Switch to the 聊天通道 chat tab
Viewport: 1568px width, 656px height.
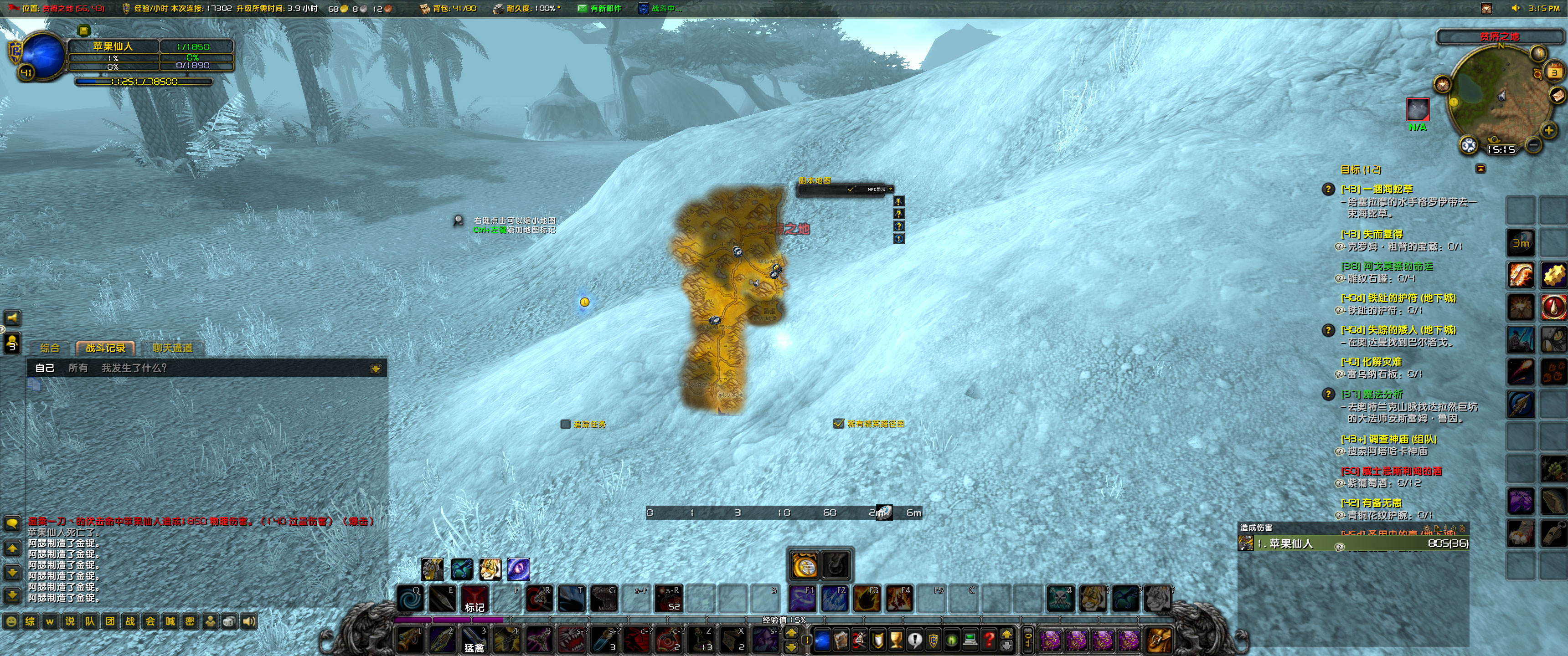172,348
